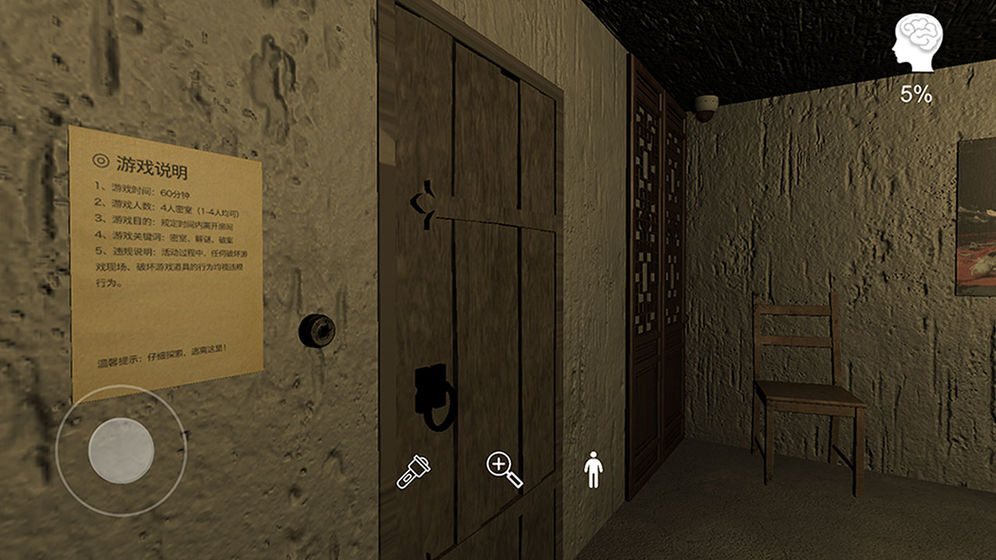This screenshot has width=996, height=560.
Task: Tap the standing person posture icon
Action: coord(594,469)
